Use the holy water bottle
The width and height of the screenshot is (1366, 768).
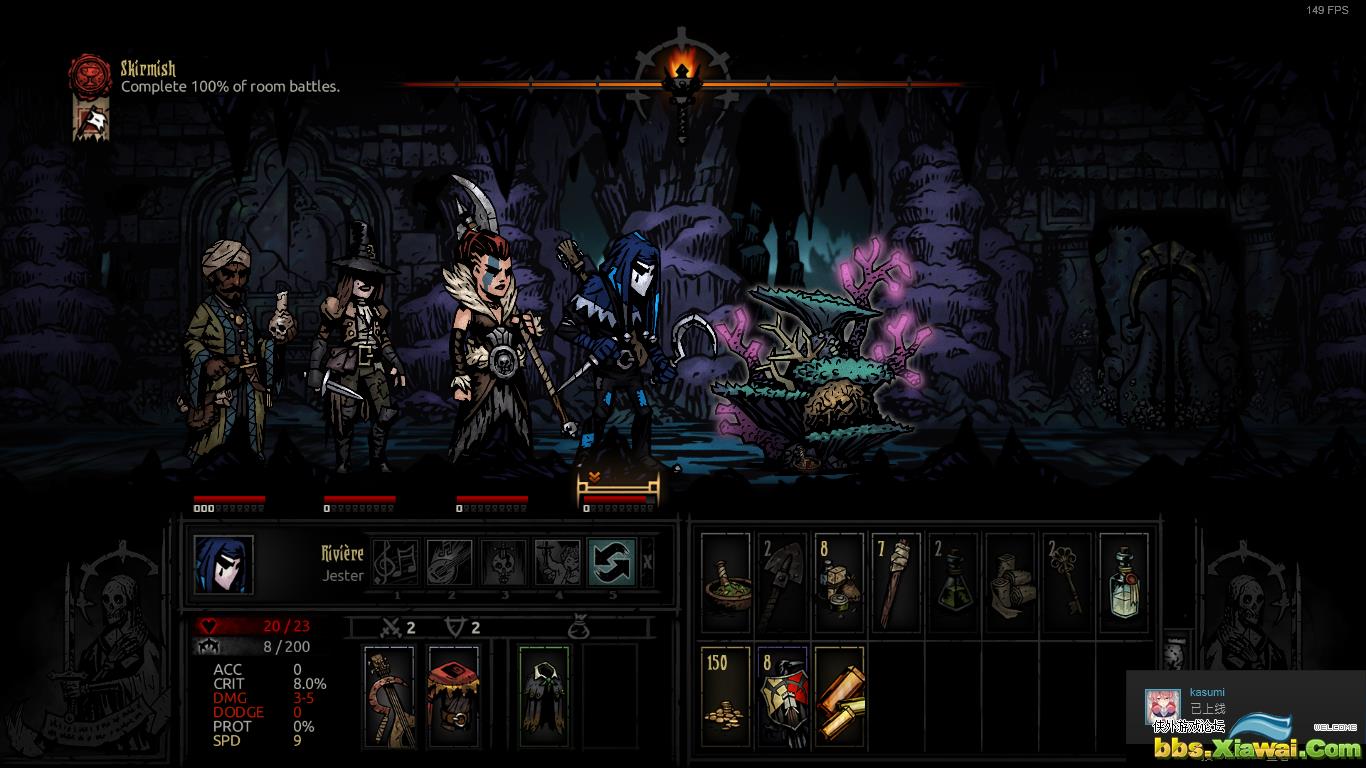click(x=1124, y=582)
